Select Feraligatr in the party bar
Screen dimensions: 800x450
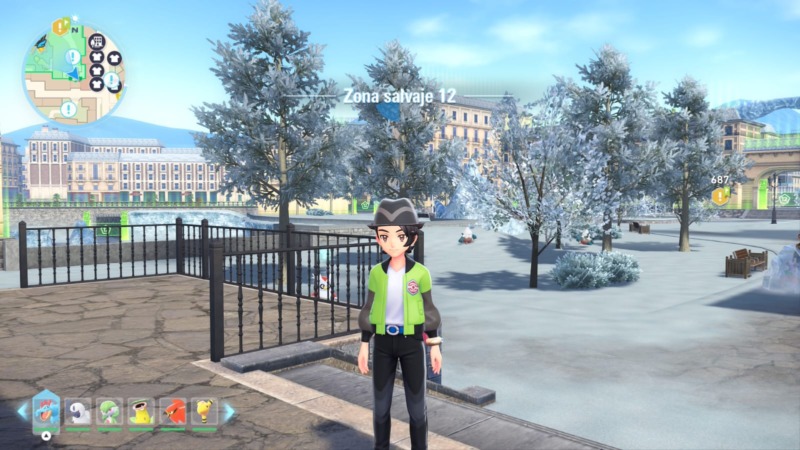click(x=46, y=411)
